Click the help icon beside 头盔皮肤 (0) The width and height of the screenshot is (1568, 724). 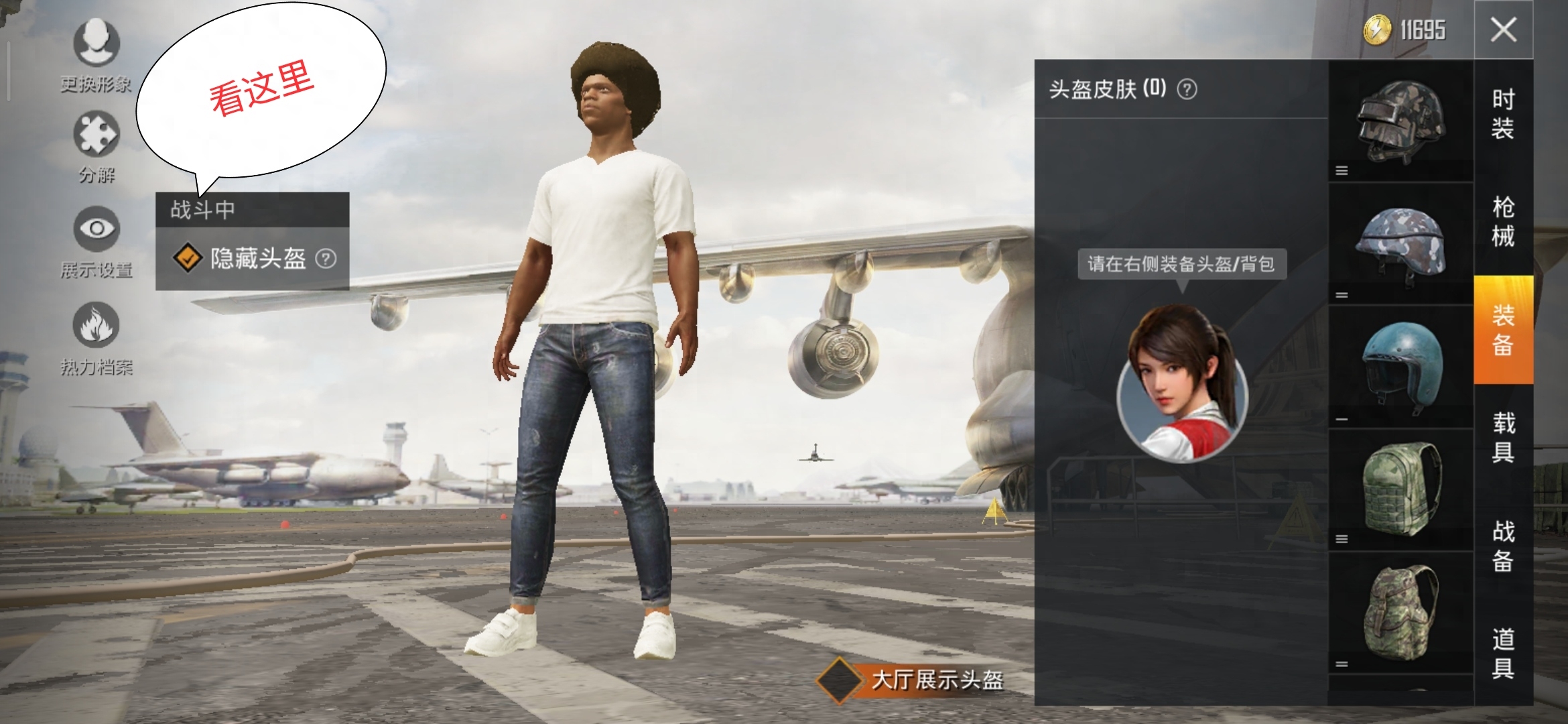[1187, 90]
